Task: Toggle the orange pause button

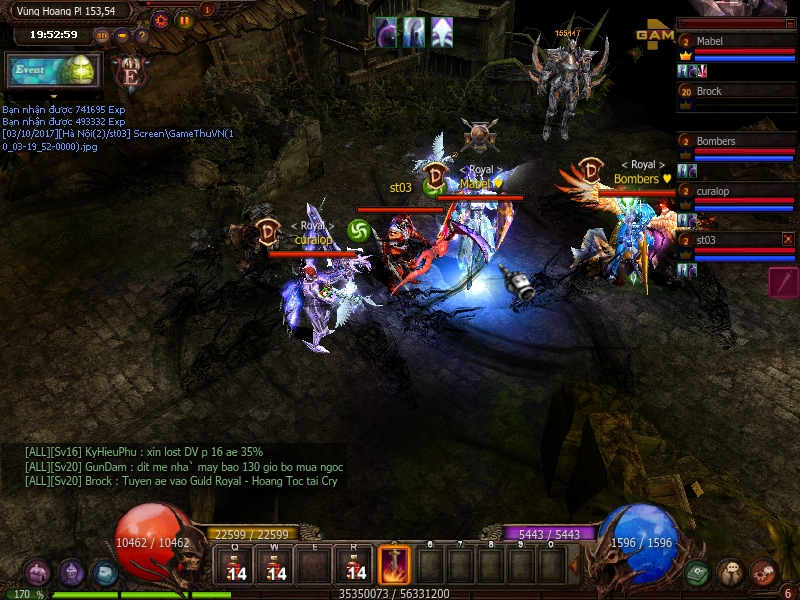Action: 184,19
